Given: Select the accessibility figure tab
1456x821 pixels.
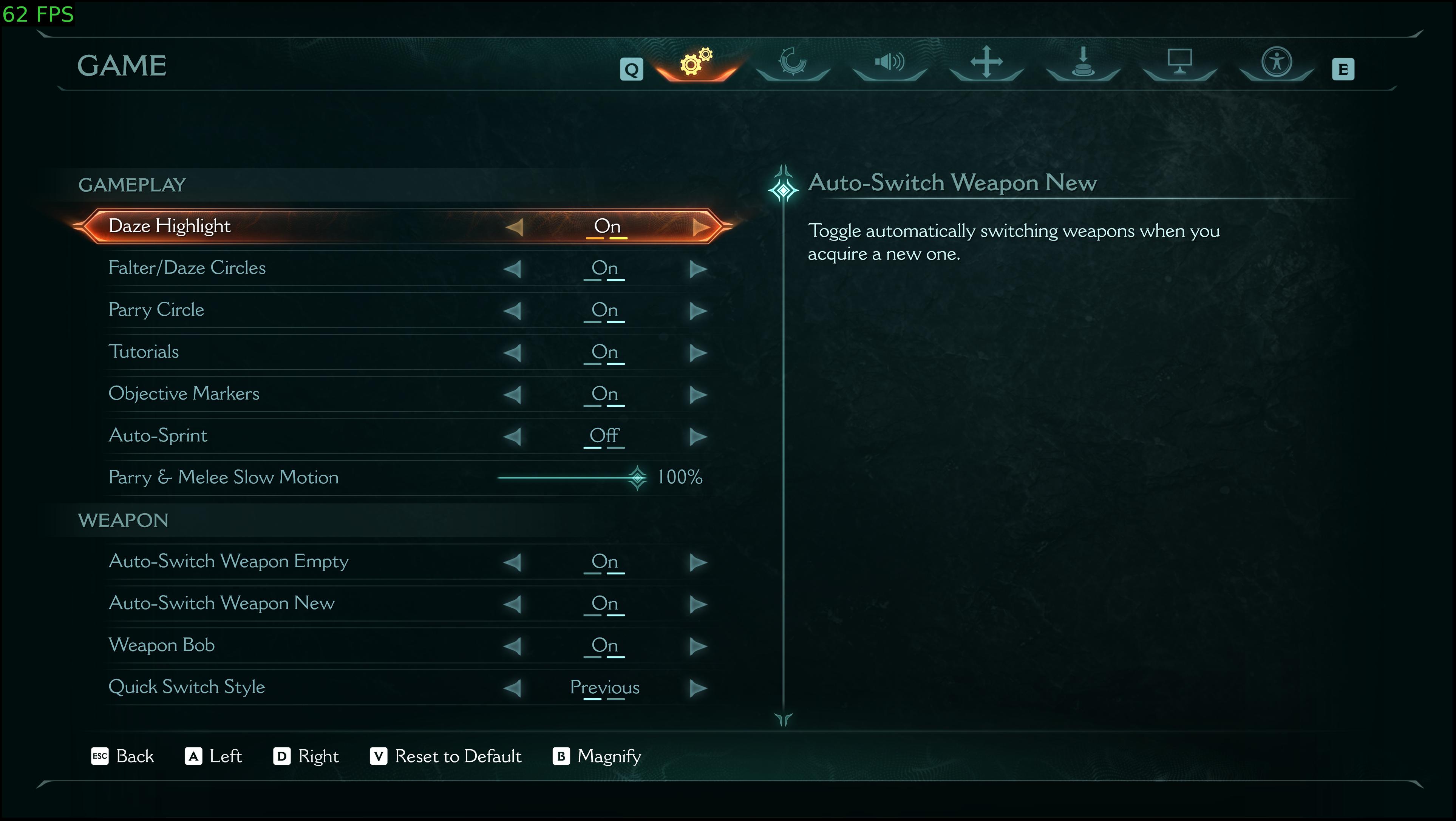Looking at the screenshot, I should tap(1276, 62).
